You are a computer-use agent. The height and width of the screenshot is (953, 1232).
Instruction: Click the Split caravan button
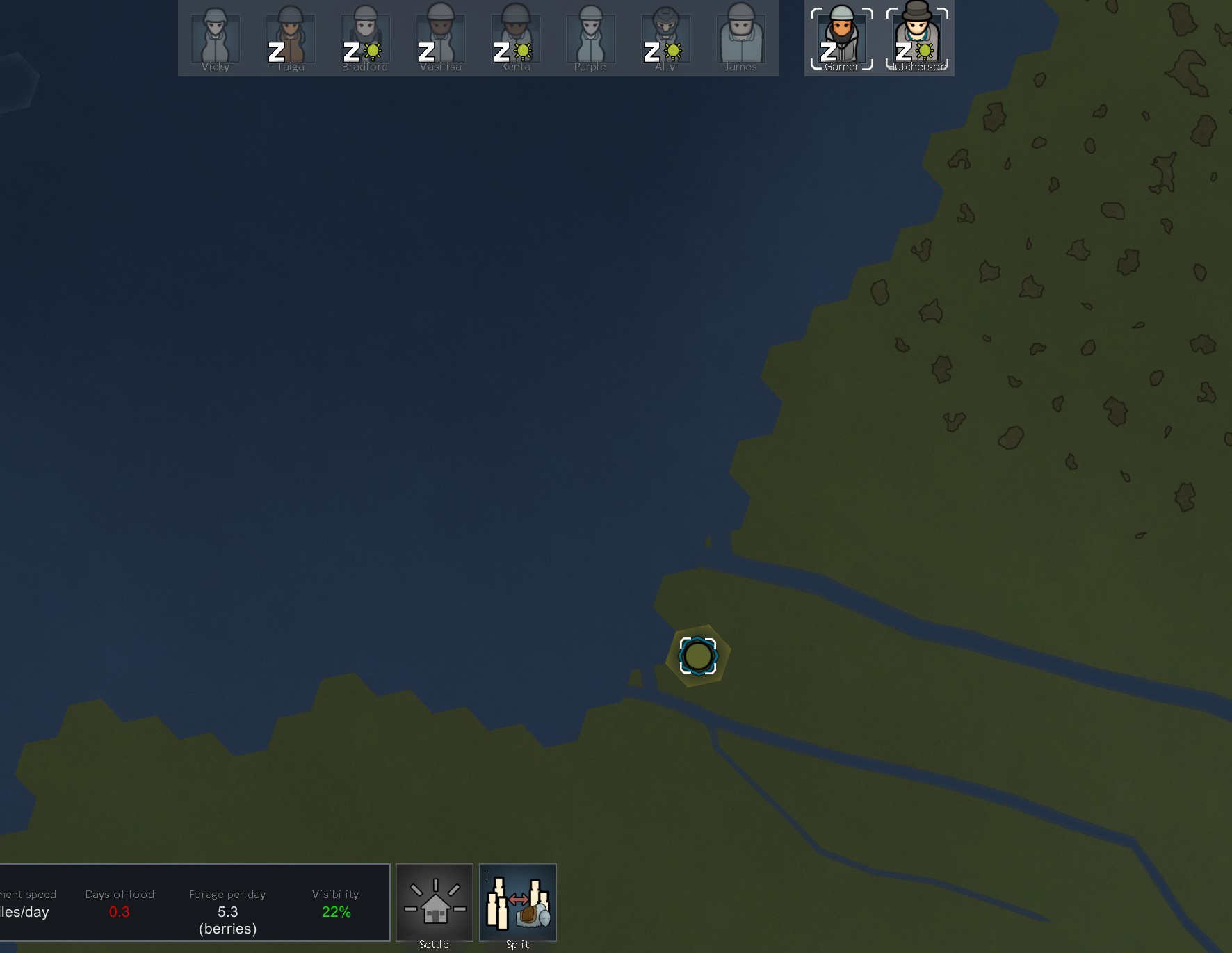coord(518,904)
